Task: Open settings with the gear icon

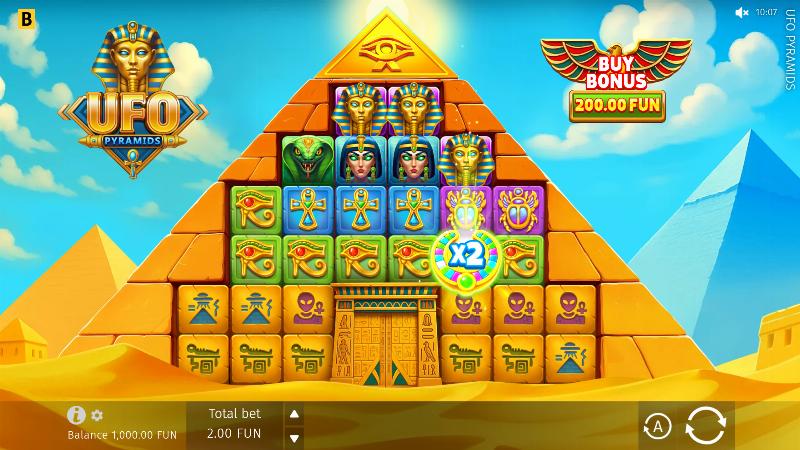Action: tap(97, 415)
